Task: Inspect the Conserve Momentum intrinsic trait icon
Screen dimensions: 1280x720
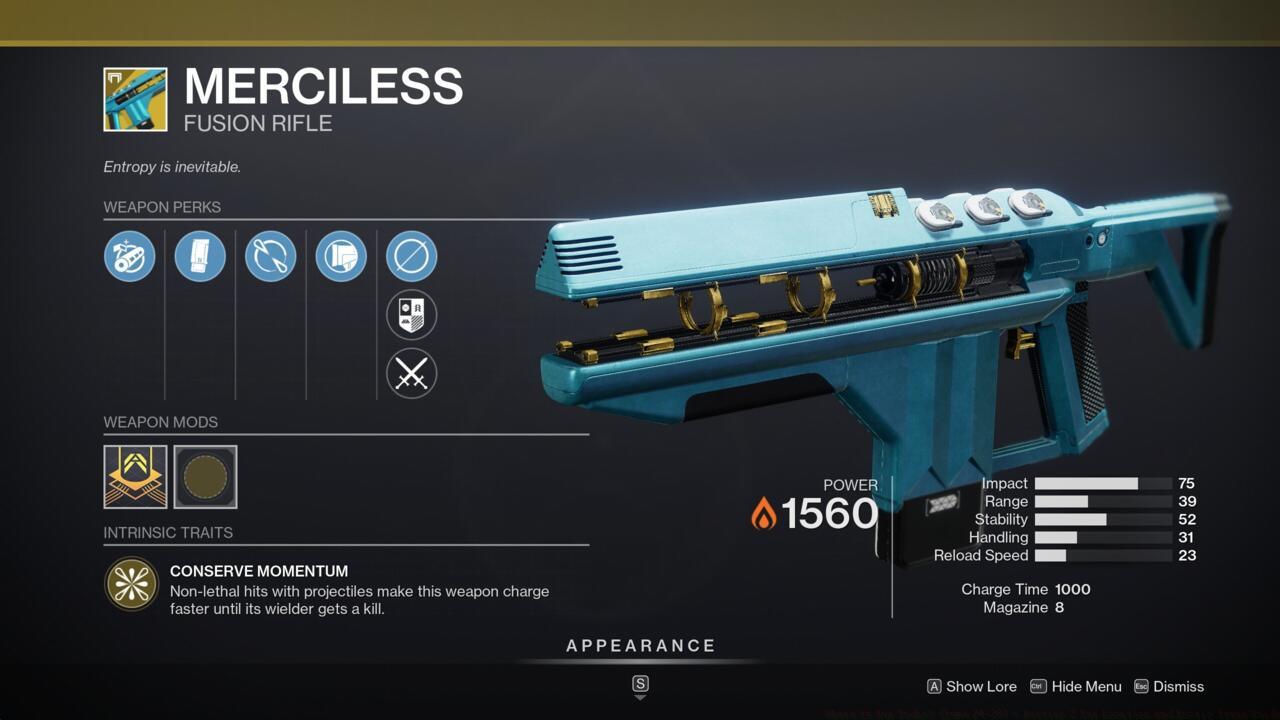Action: coord(131,583)
